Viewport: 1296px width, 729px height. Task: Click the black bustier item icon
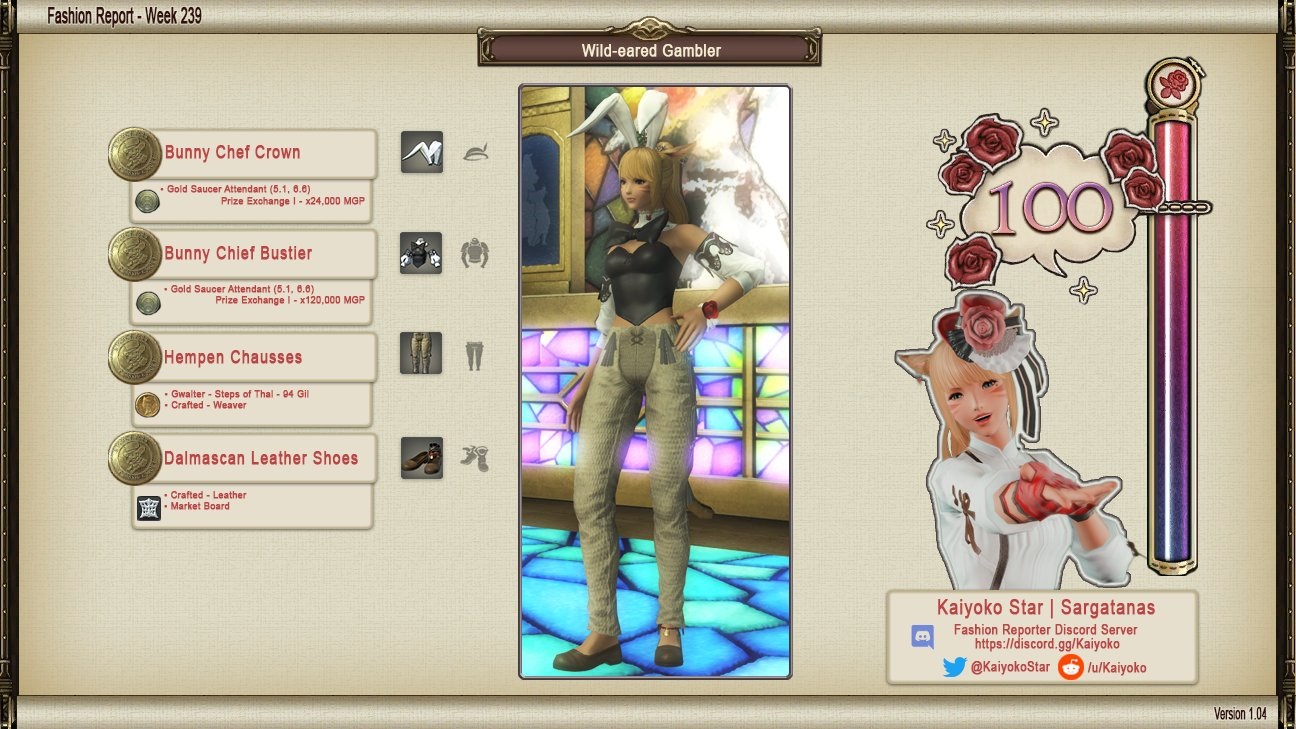pyautogui.click(x=421, y=254)
